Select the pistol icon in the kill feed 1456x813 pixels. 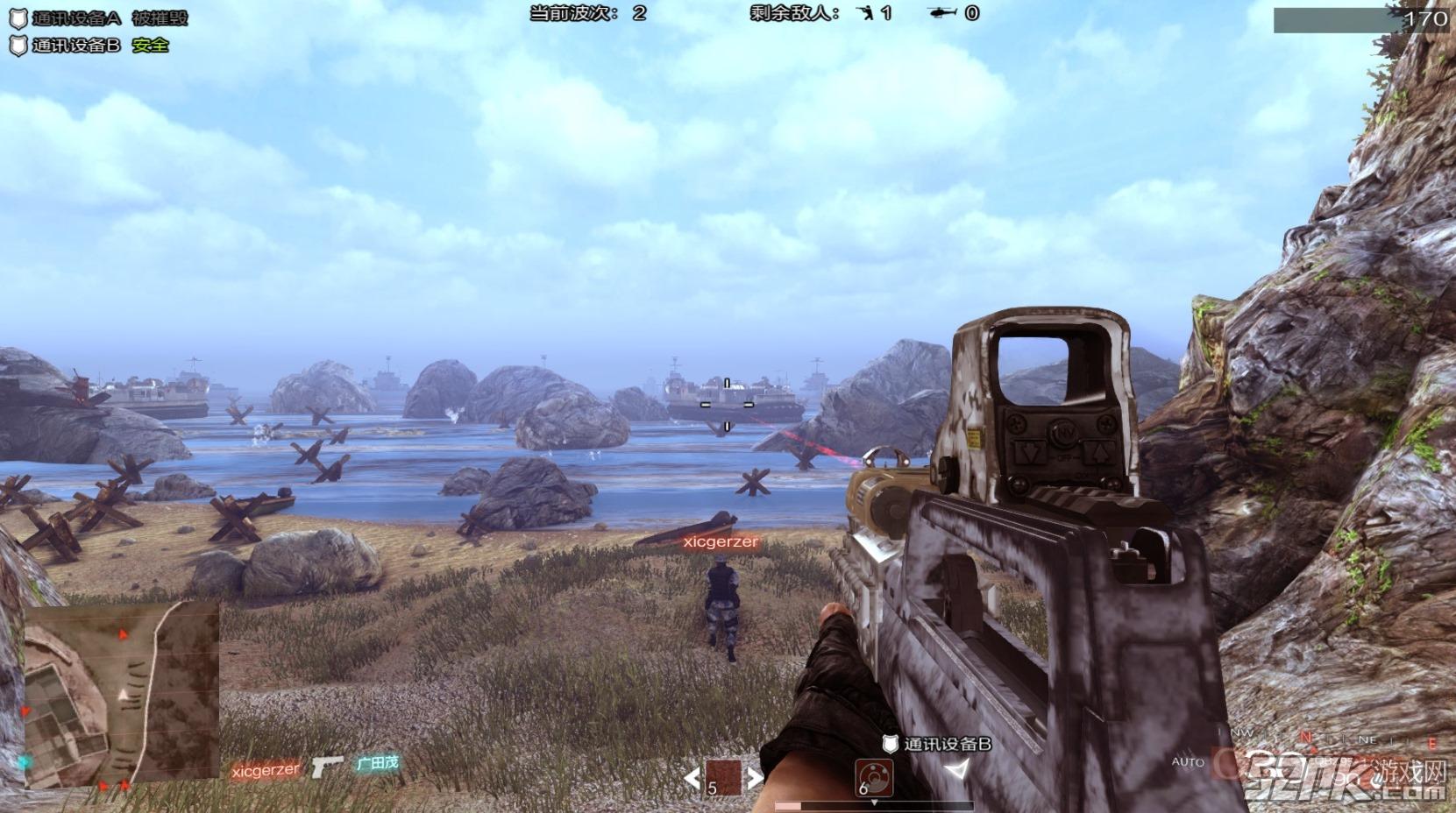point(327,767)
